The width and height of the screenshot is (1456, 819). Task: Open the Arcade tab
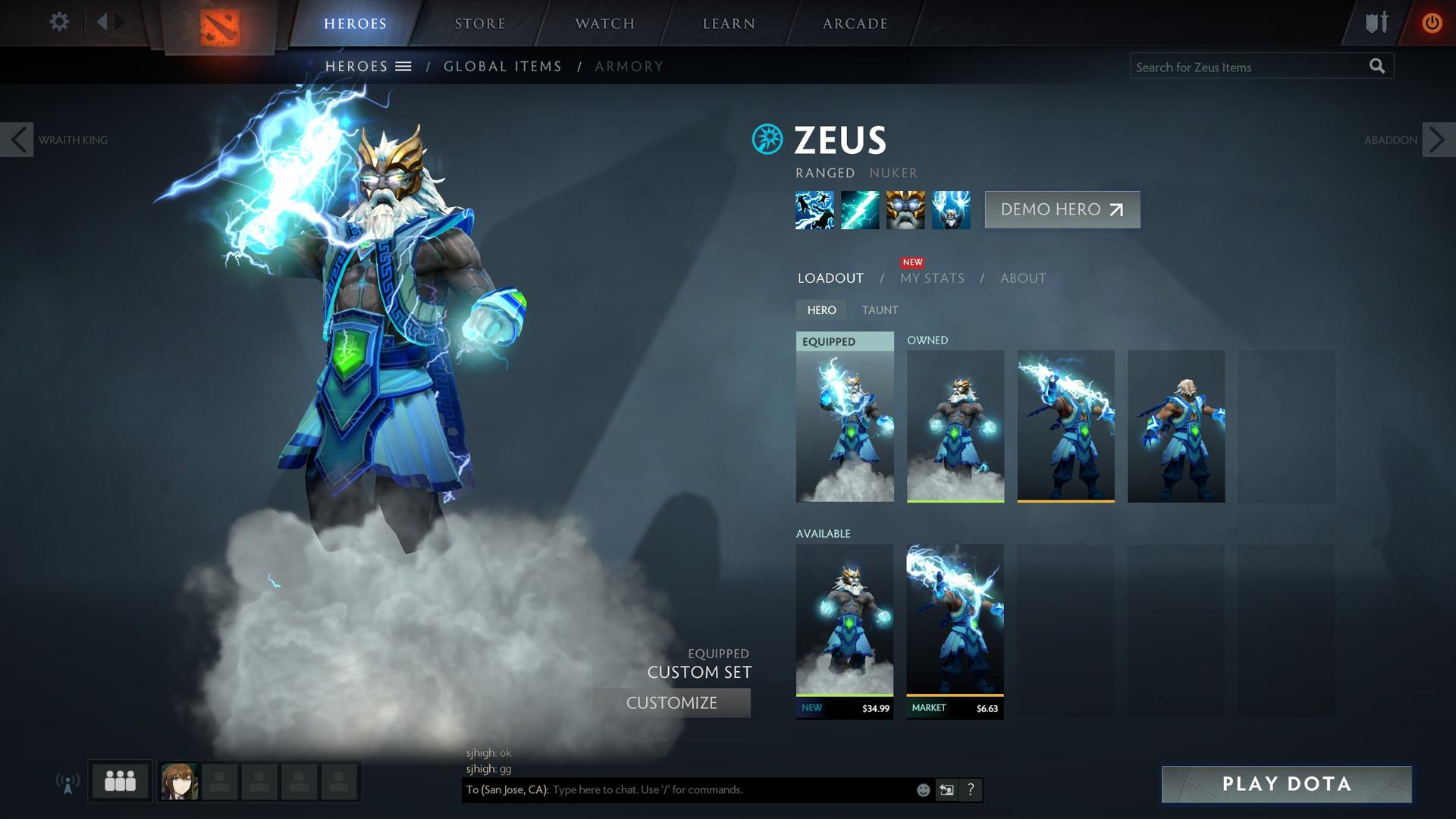click(855, 24)
